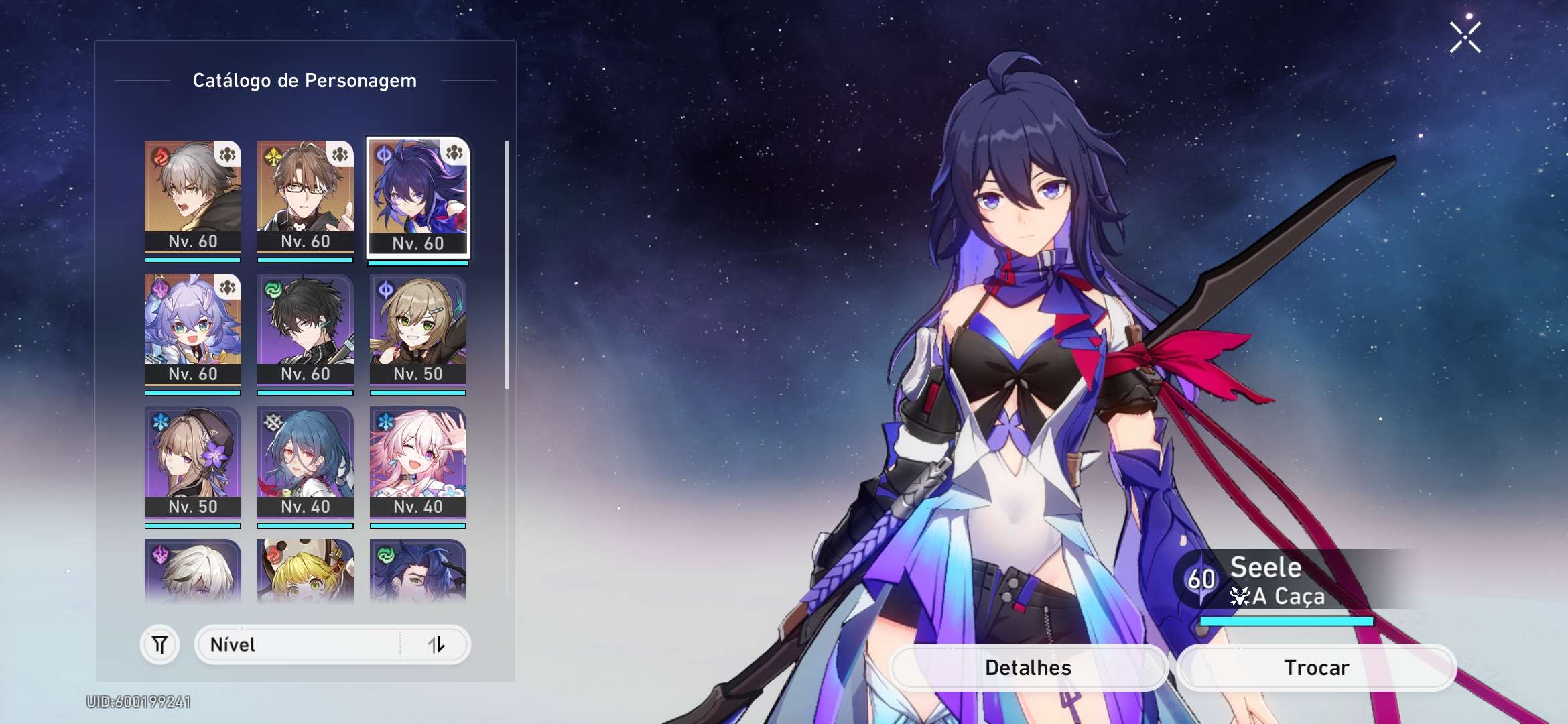Select blonde Hook's portrait

tap(306, 570)
